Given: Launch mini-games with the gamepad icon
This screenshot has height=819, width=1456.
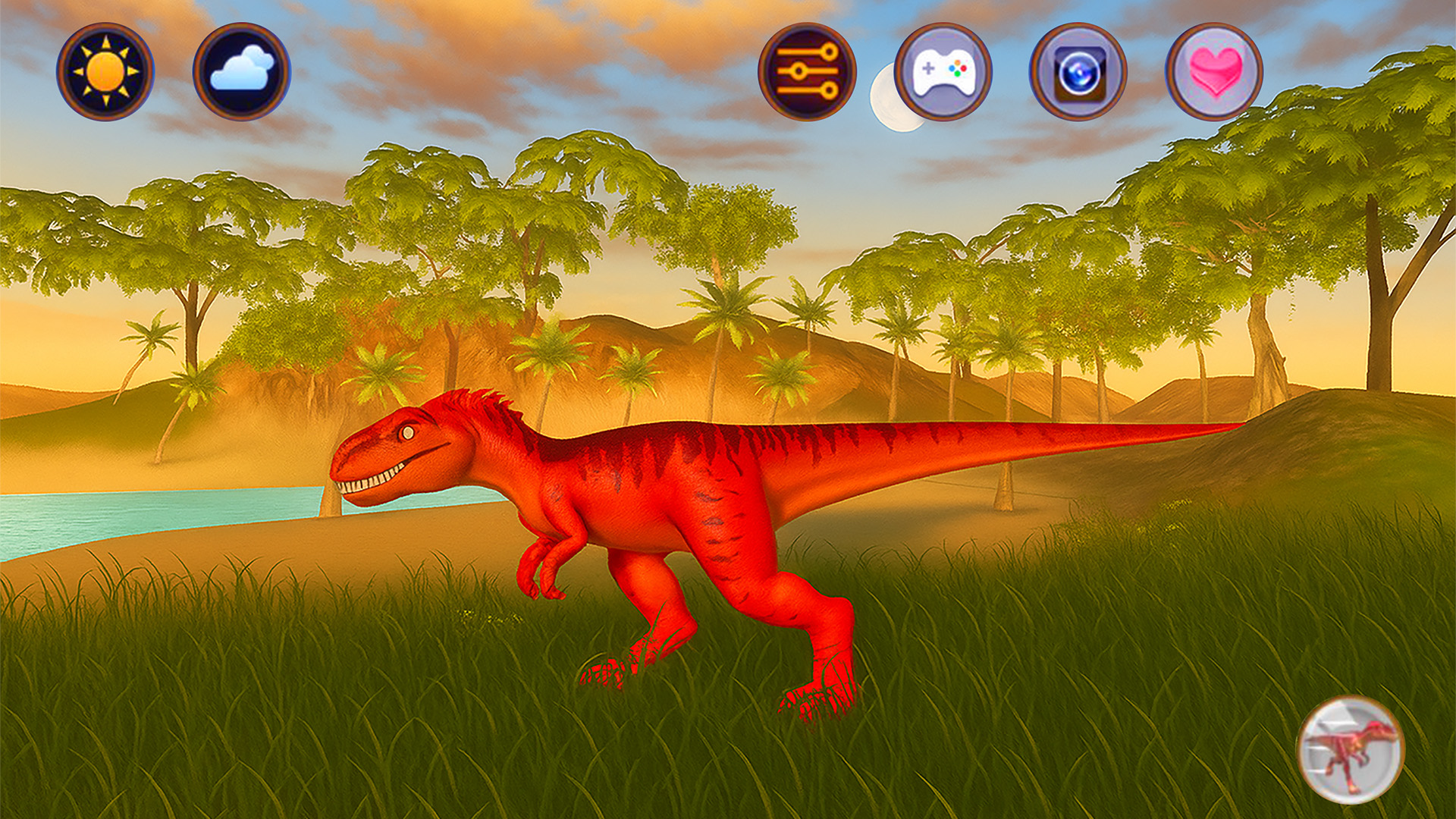Looking at the screenshot, I should pos(944,70).
